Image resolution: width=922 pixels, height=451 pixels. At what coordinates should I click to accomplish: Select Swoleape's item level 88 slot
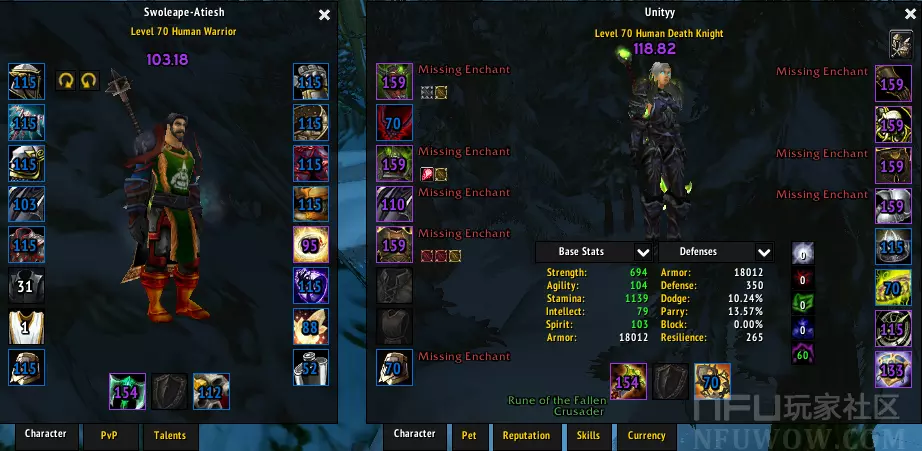pos(311,327)
